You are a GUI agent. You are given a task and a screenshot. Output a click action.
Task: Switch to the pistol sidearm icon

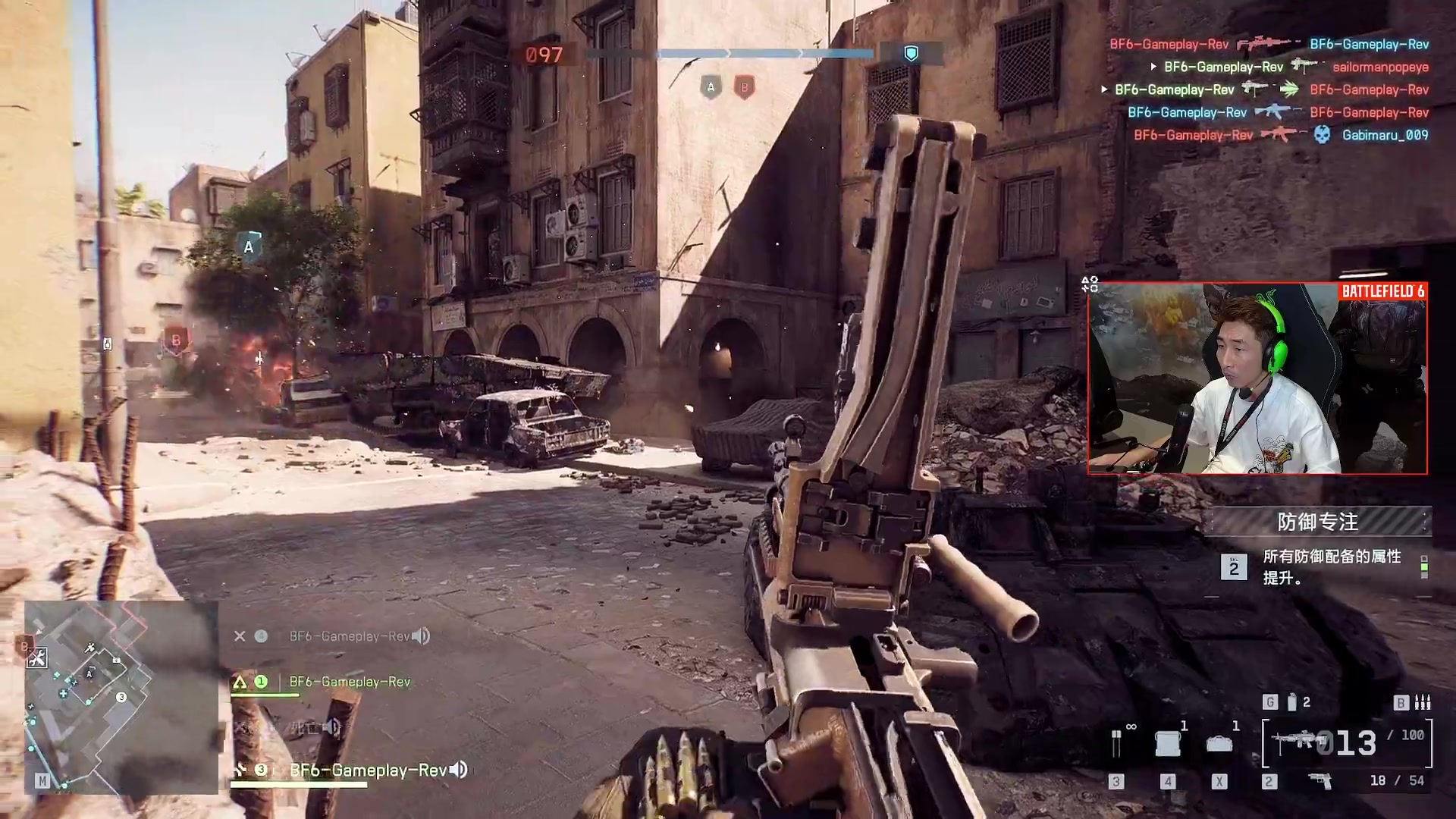[x=1320, y=780]
